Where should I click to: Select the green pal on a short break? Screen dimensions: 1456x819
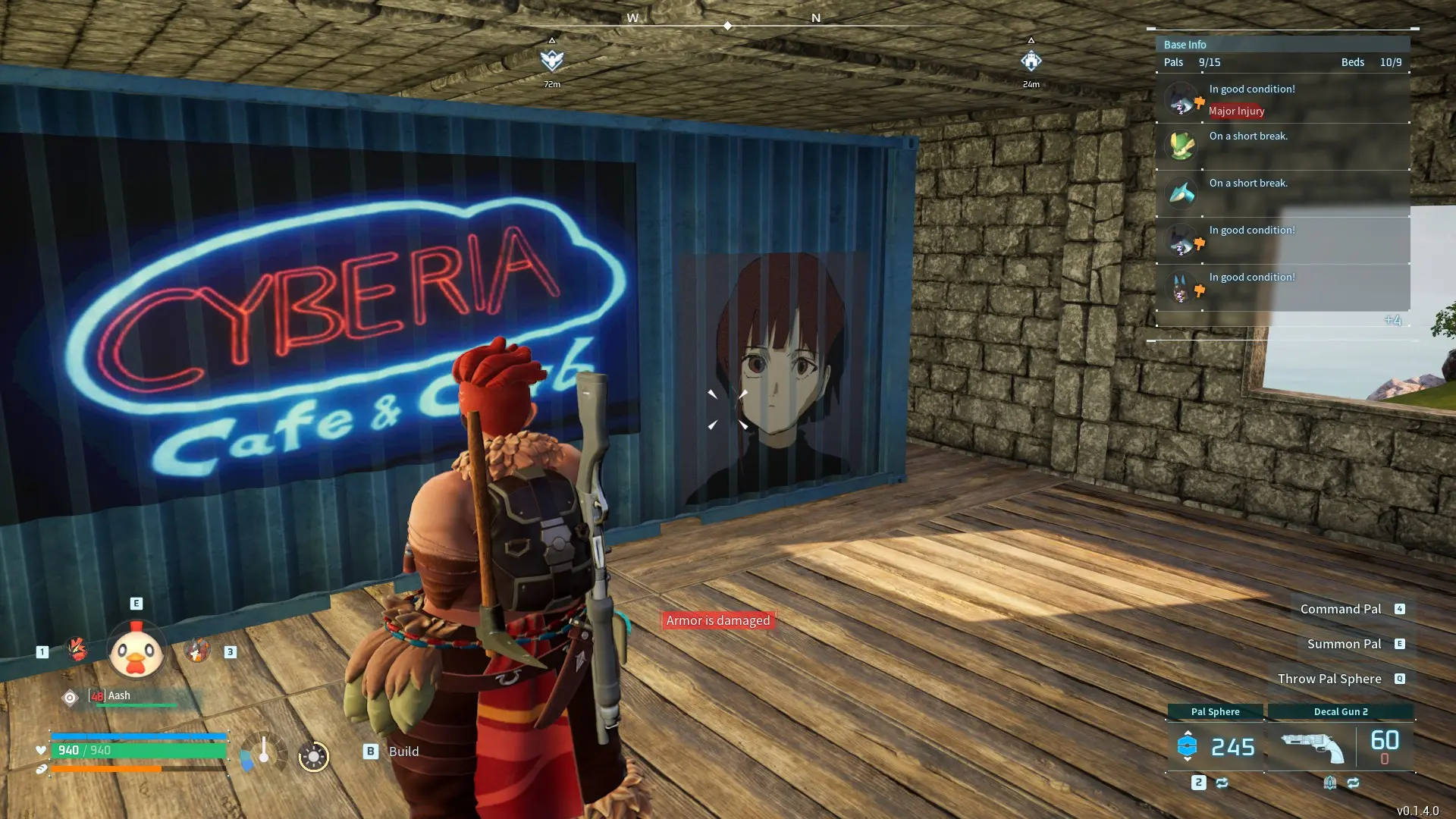[1181, 146]
